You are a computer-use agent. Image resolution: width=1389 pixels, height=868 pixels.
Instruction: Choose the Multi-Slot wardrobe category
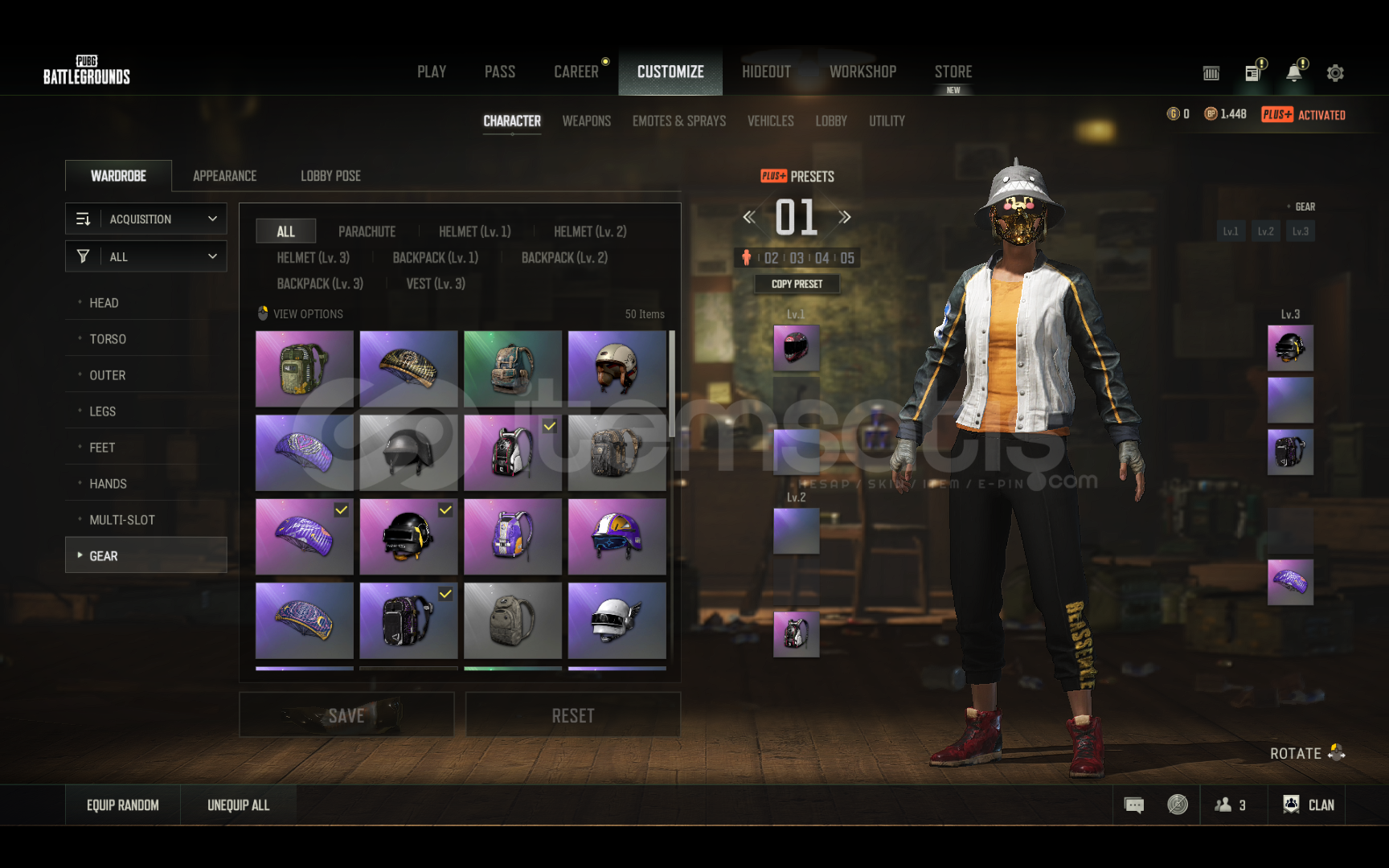[x=122, y=520]
